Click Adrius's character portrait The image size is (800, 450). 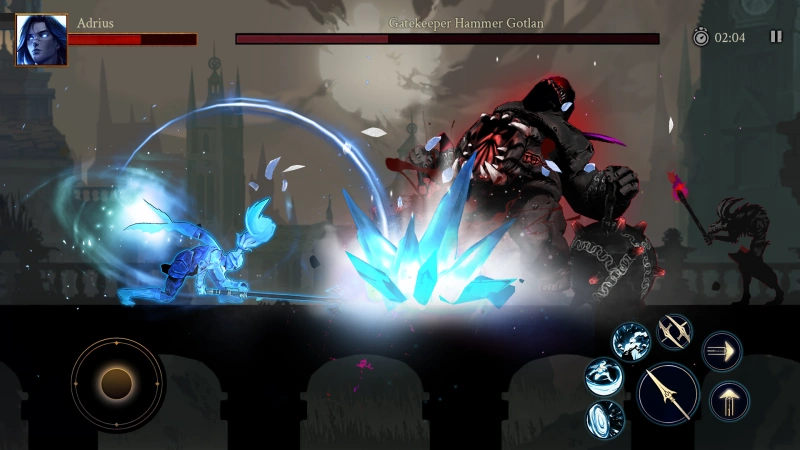point(42,40)
